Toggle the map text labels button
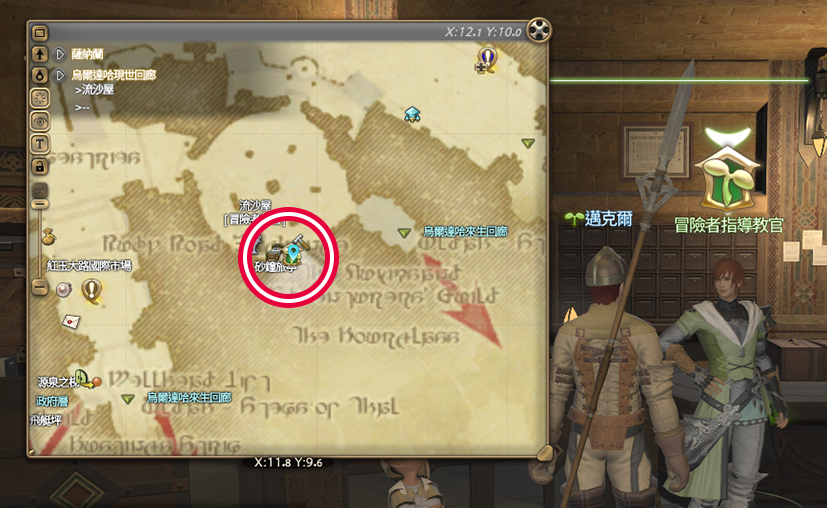Image resolution: width=827 pixels, height=508 pixels. [x=41, y=143]
